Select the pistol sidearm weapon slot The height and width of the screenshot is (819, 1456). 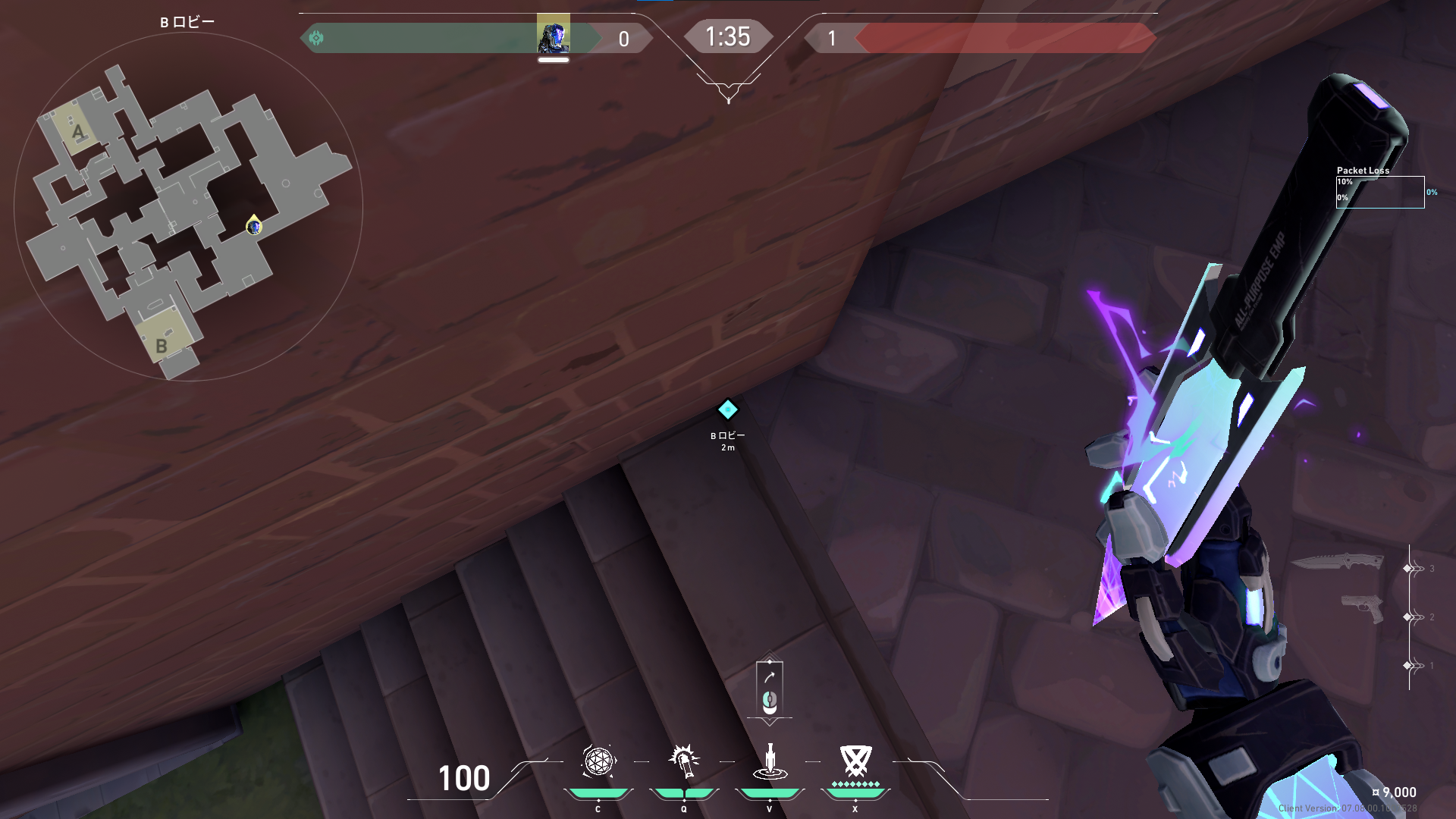tap(1362, 608)
